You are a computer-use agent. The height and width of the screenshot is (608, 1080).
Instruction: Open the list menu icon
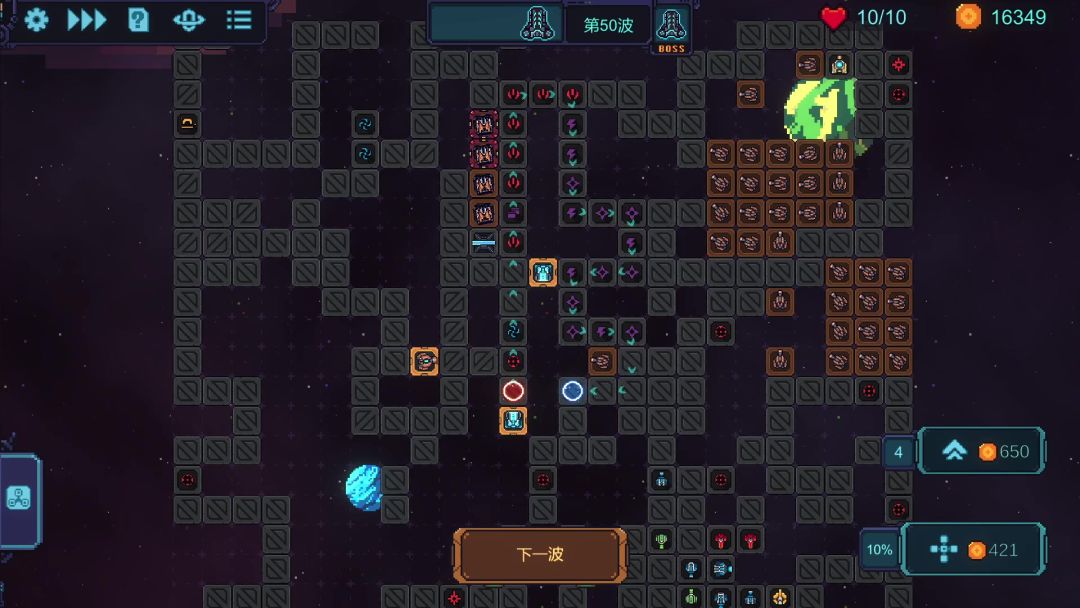click(x=239, y=20)
